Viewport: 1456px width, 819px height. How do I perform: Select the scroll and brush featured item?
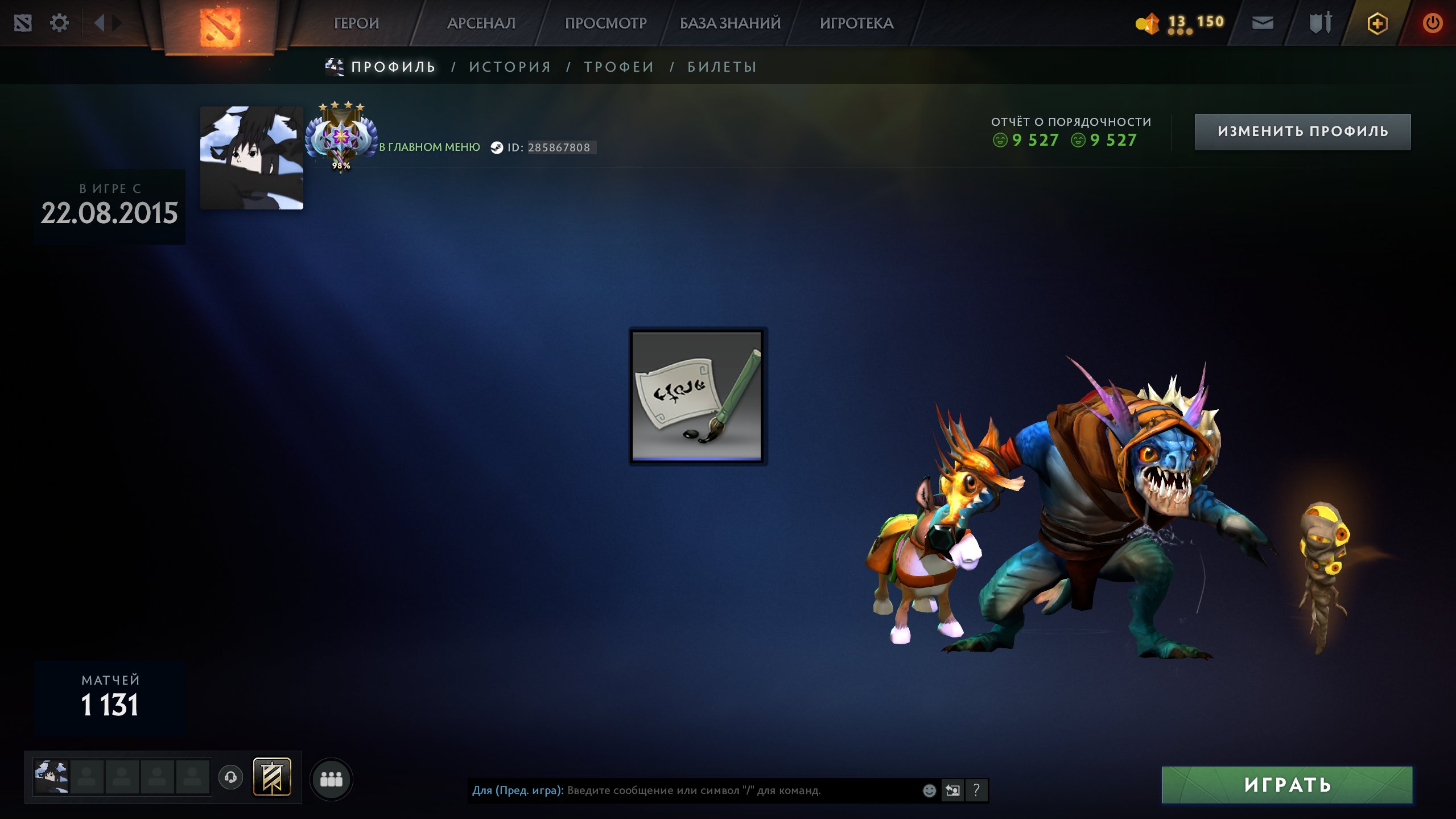[698, 396]
